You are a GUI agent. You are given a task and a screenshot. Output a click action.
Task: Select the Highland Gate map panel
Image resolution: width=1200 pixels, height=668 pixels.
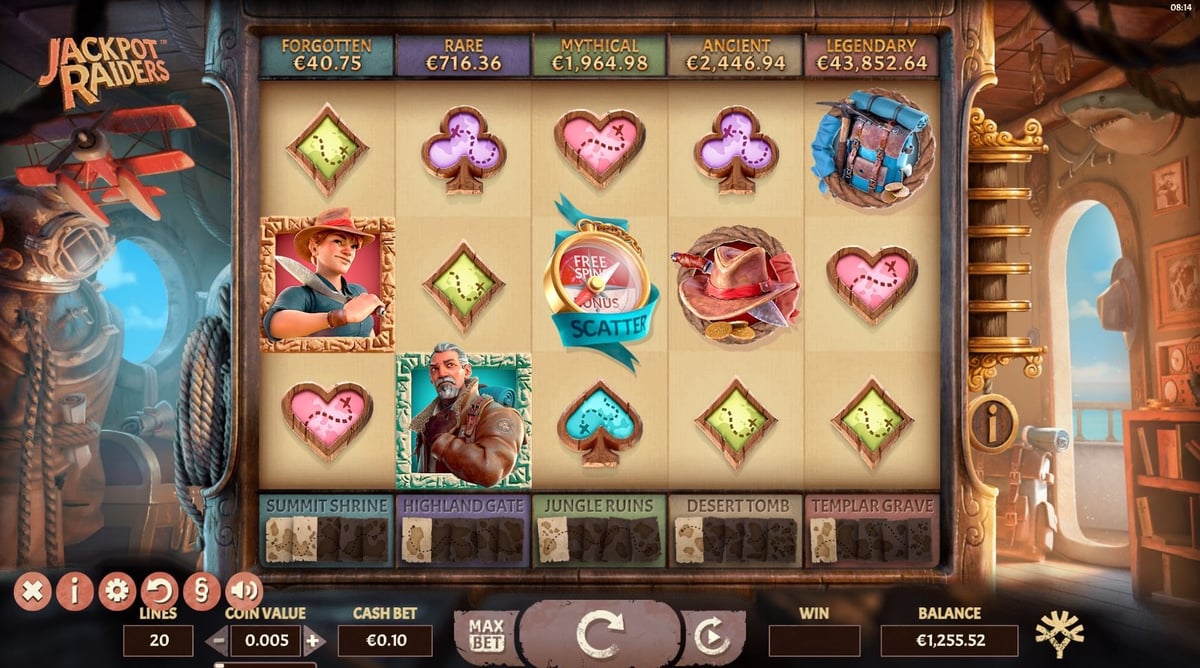(463, 530)
